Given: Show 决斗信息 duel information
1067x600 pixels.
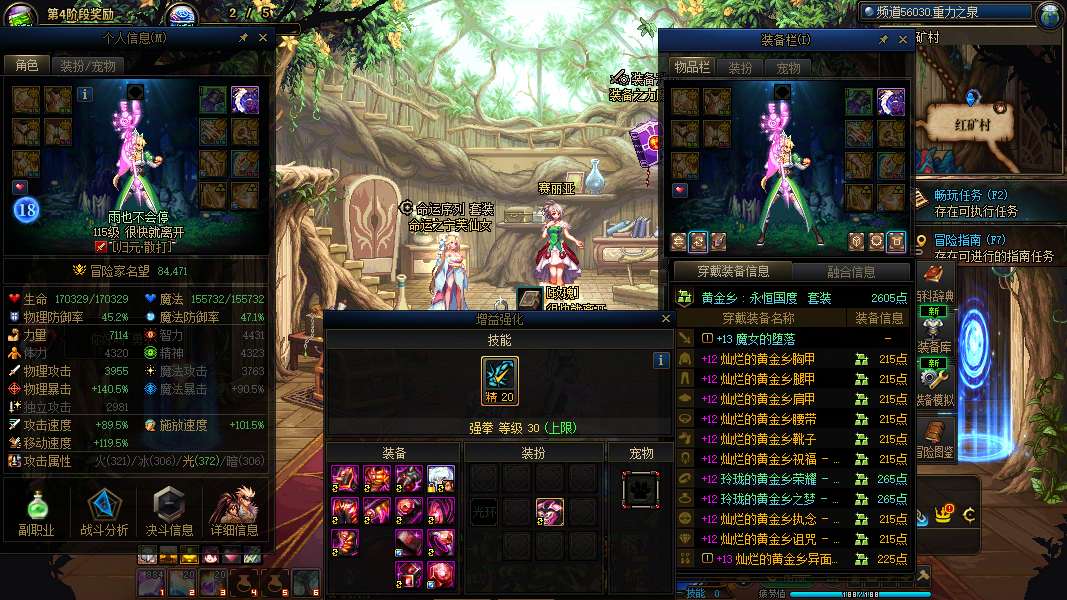Looking at the screenshot, I should click(x=170, y=512).
